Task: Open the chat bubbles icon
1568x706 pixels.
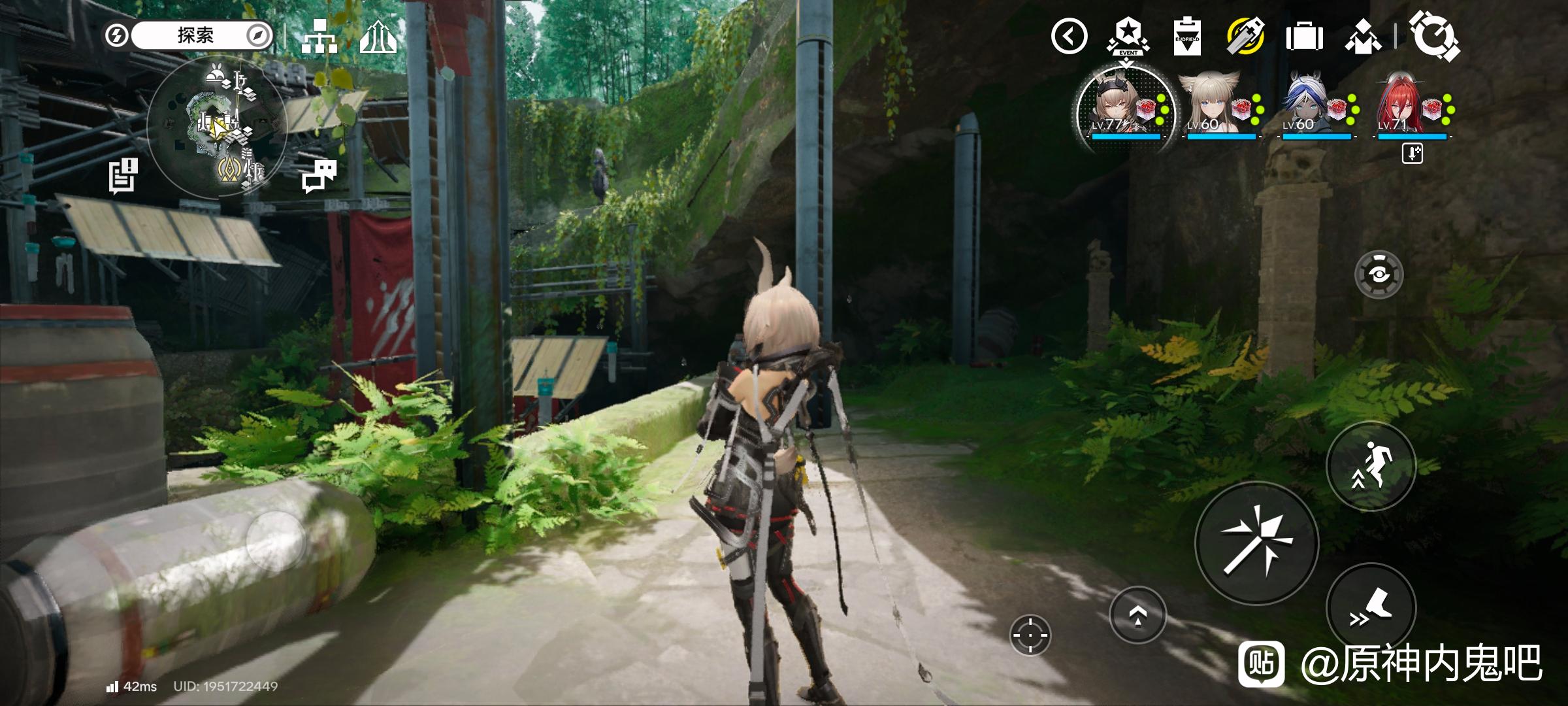Action: [319, 176]
